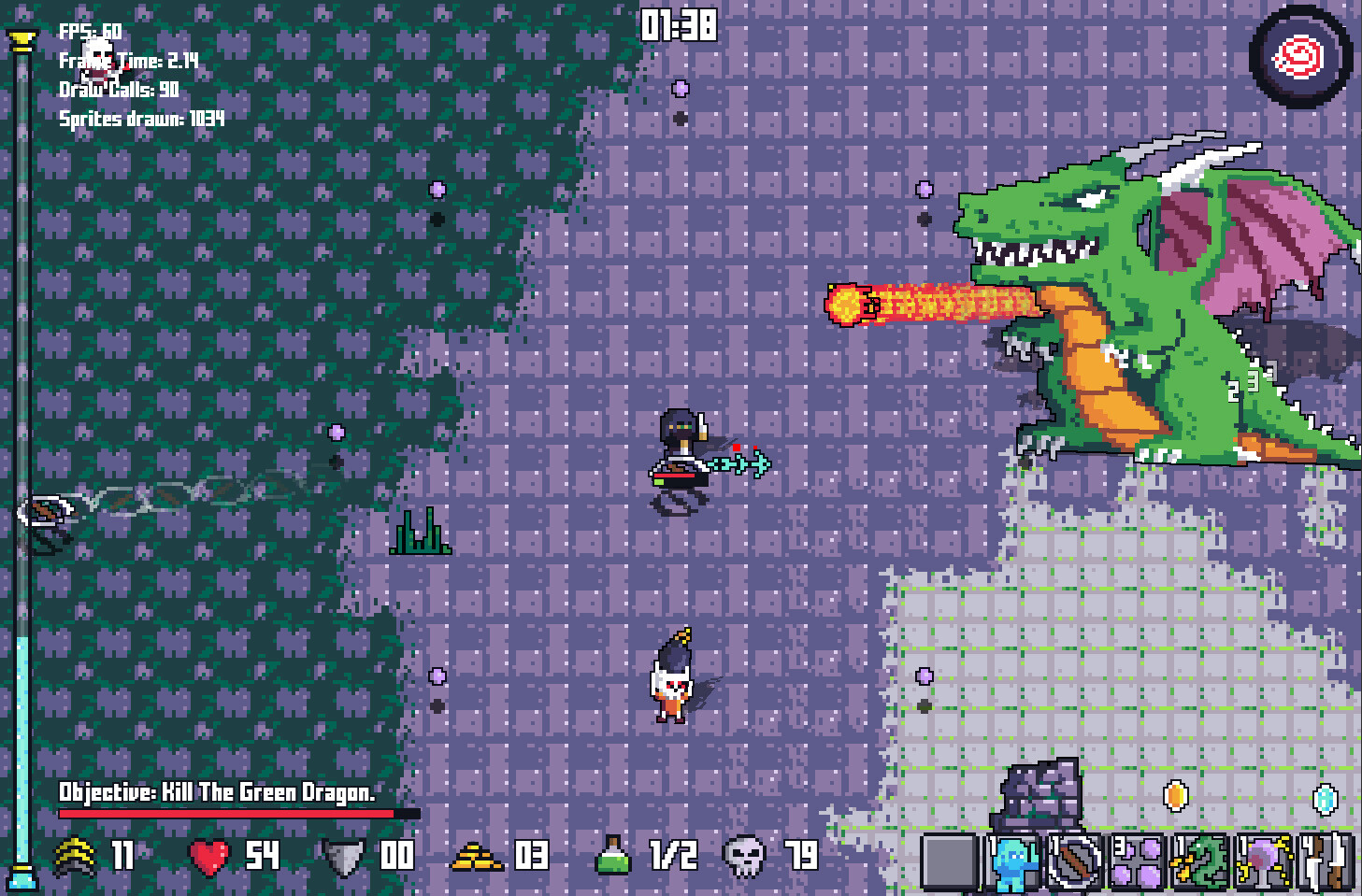Click the green potion flask icon
Image resolution: width=1362 pixels, height=896 pixels.
coord(613,855)
